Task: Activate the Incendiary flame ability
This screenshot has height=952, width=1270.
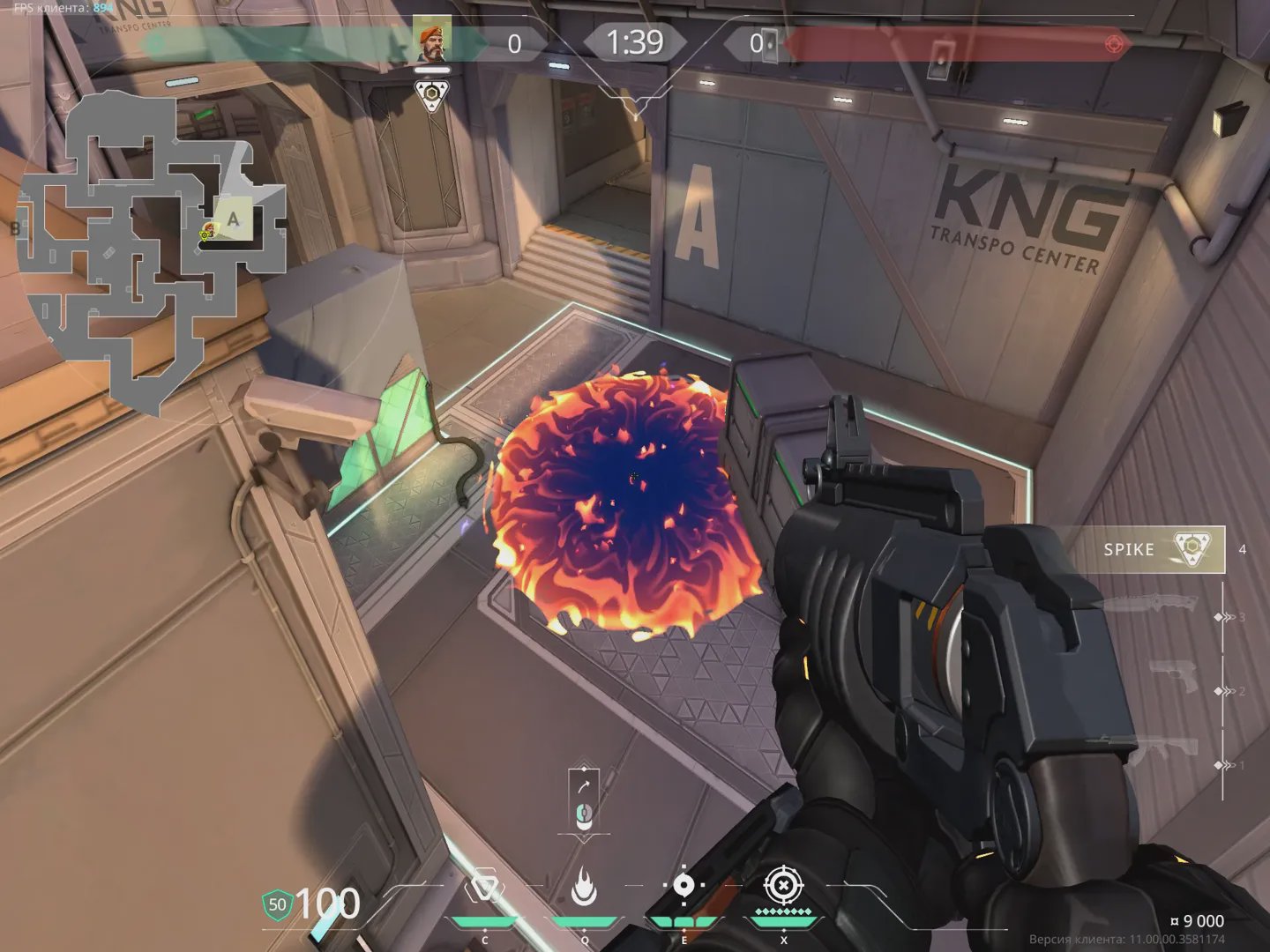Action: 583,888
